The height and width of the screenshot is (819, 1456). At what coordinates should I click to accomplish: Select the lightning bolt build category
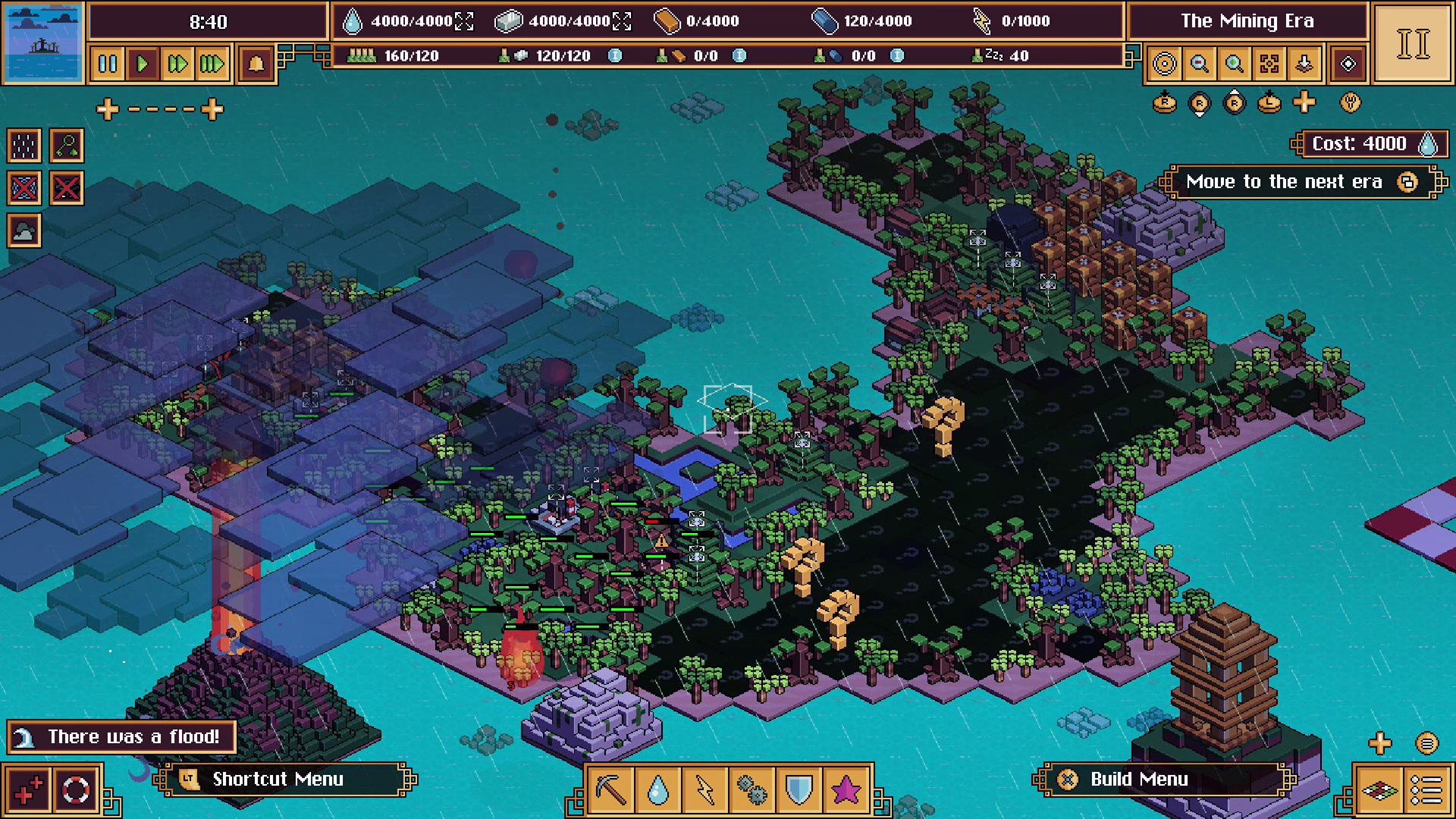[704, 790]
